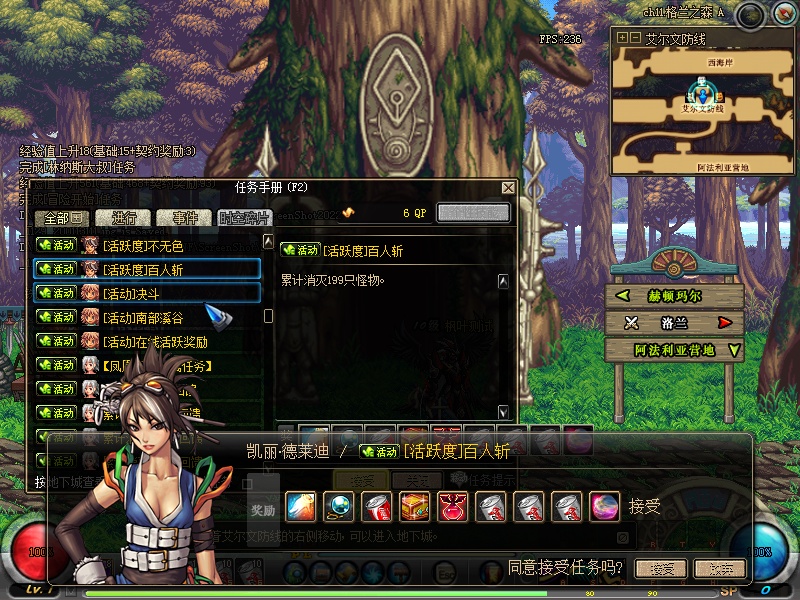Screen dimensions: 800x600
Task: Select the [活动]决斗 quest entry
Action: point(147,293)
